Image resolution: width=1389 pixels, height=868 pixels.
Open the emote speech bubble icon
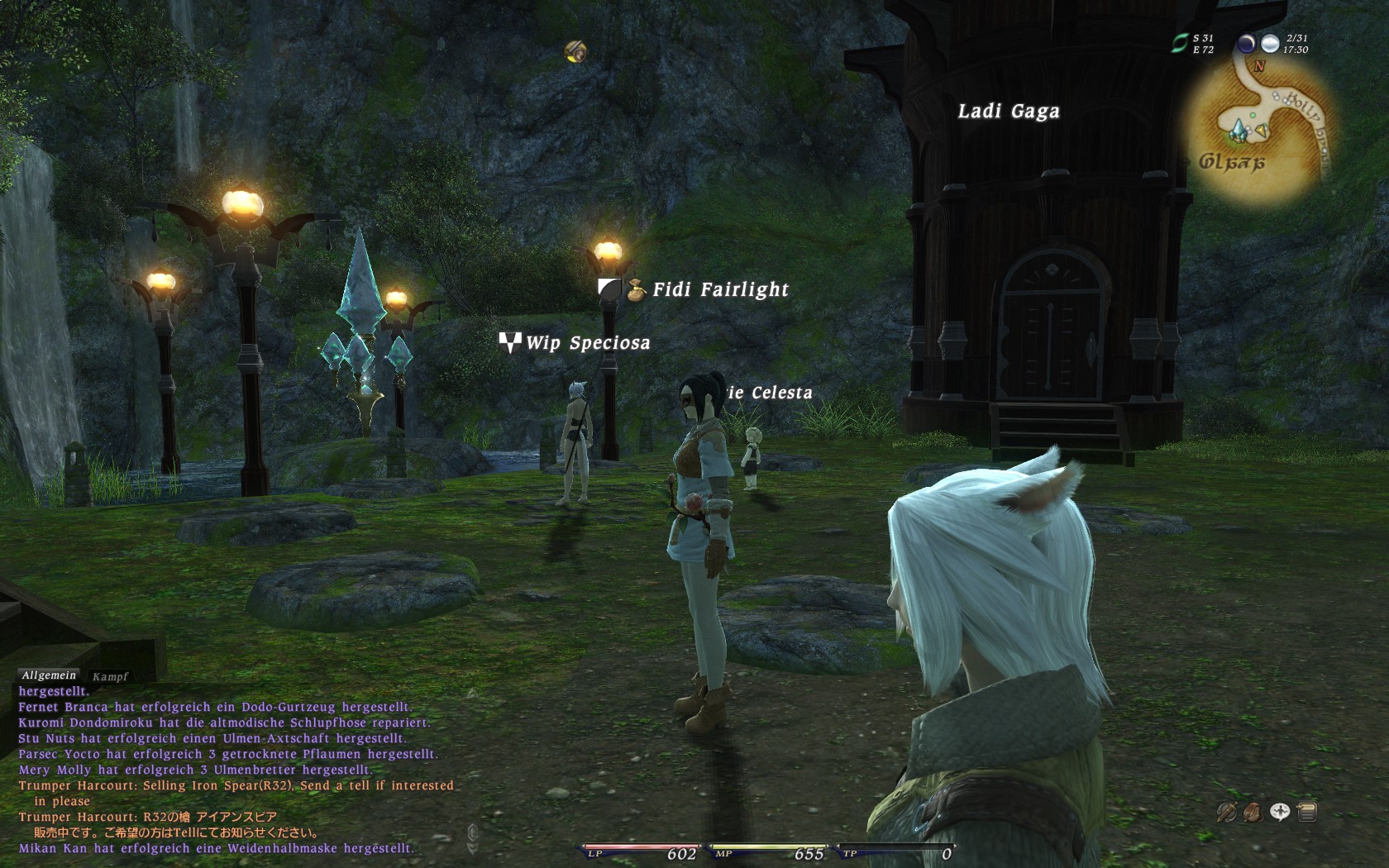click(x=1280, y=813)
